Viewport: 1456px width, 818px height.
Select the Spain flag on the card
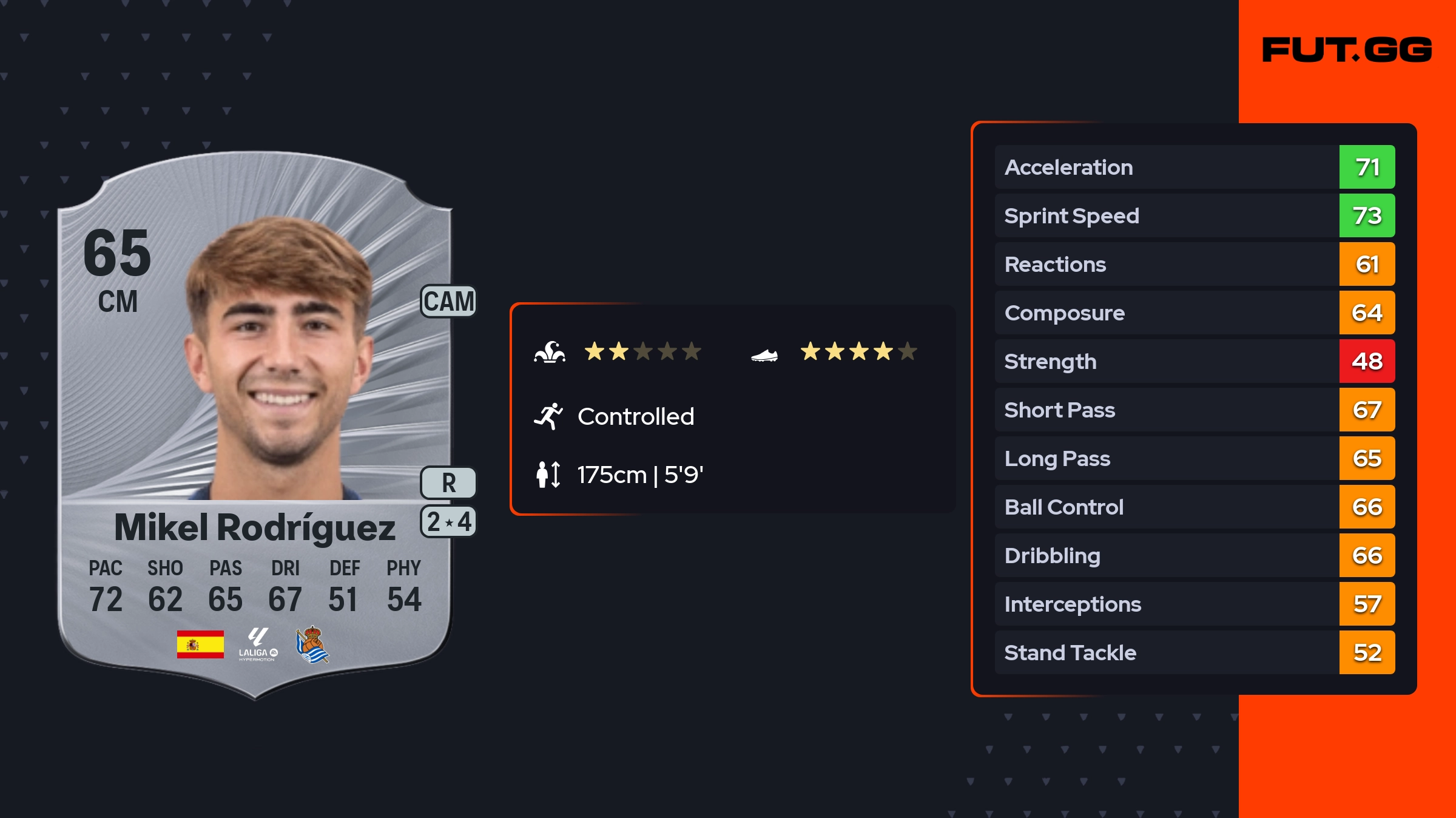click(x=200, y=644)
